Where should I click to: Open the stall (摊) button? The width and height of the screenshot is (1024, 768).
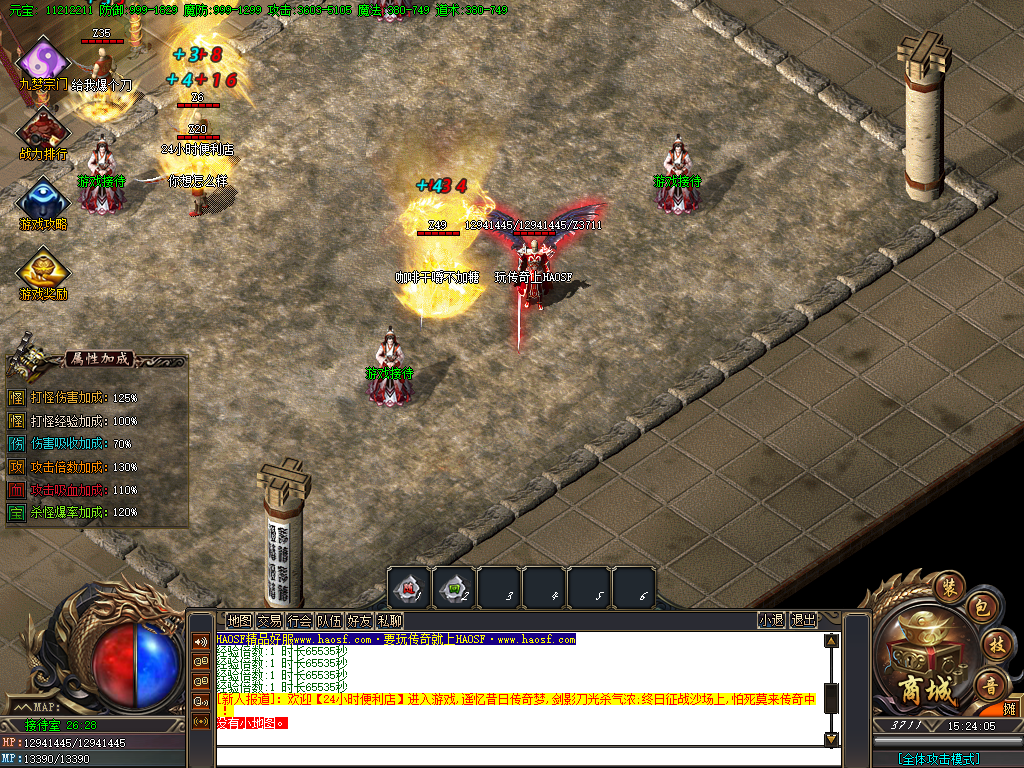point(1010,708)
